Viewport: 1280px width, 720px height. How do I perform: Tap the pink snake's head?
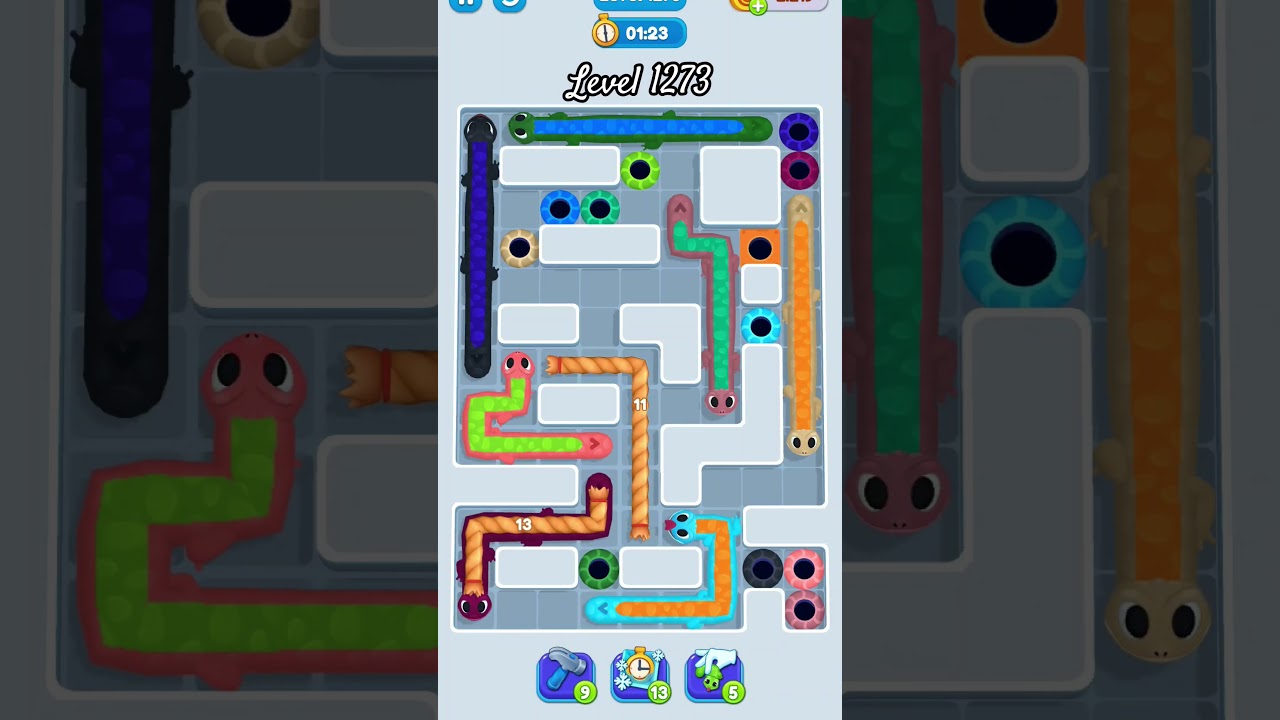(519, 365)
